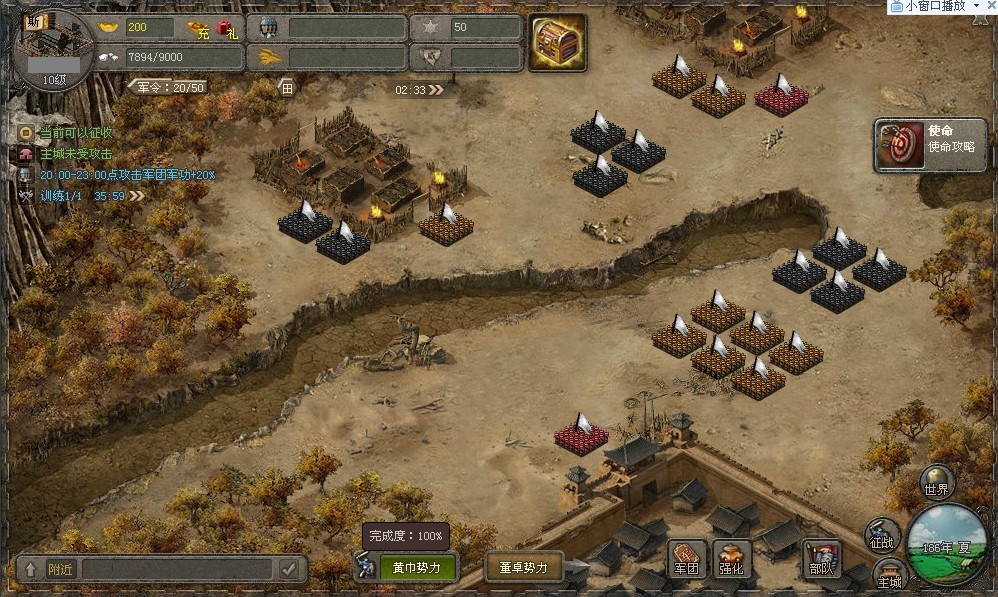Go to the 世界 world map
The height and width of the screenshot is (597, 998).
(x=936, y=482)
